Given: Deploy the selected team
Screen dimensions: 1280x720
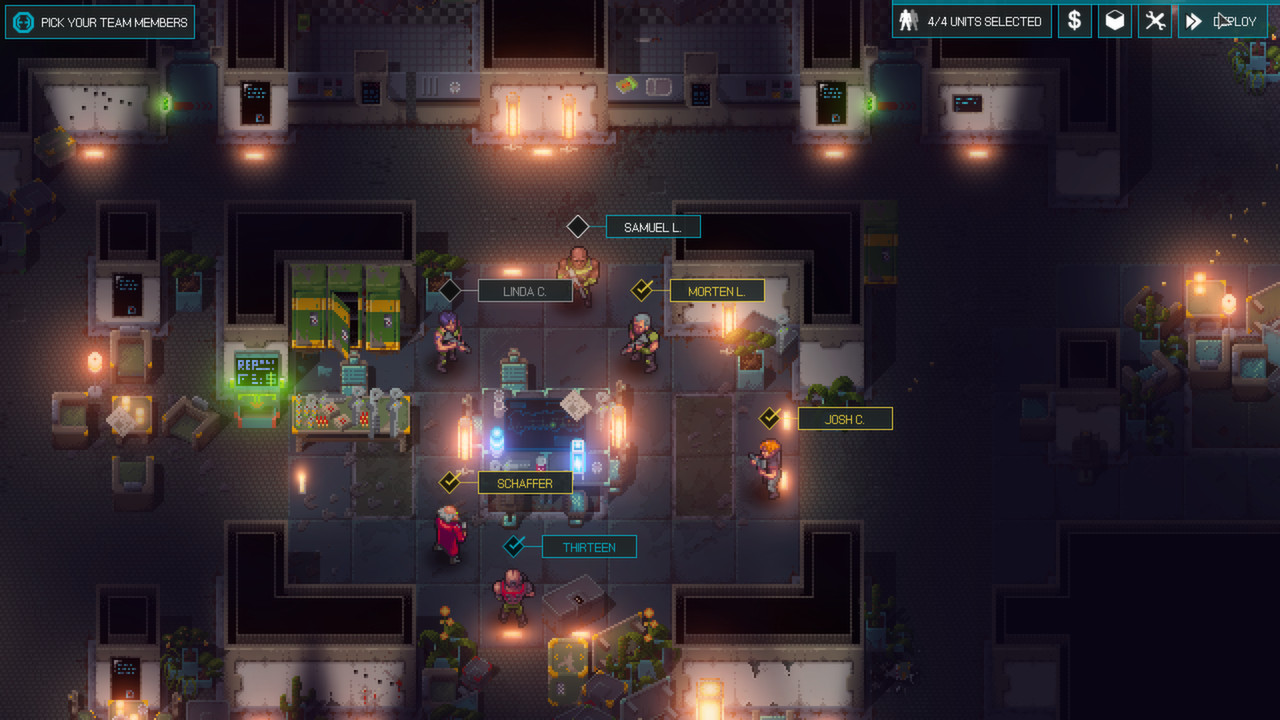Looking at the screenshot, I should 1222,21.
